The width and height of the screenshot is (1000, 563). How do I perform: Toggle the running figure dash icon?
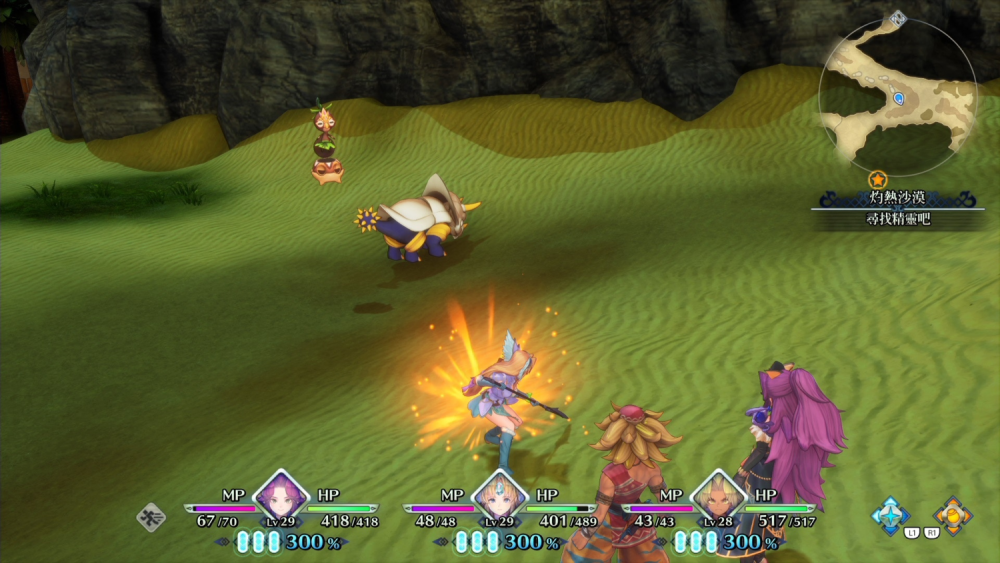tap(151, 517)
